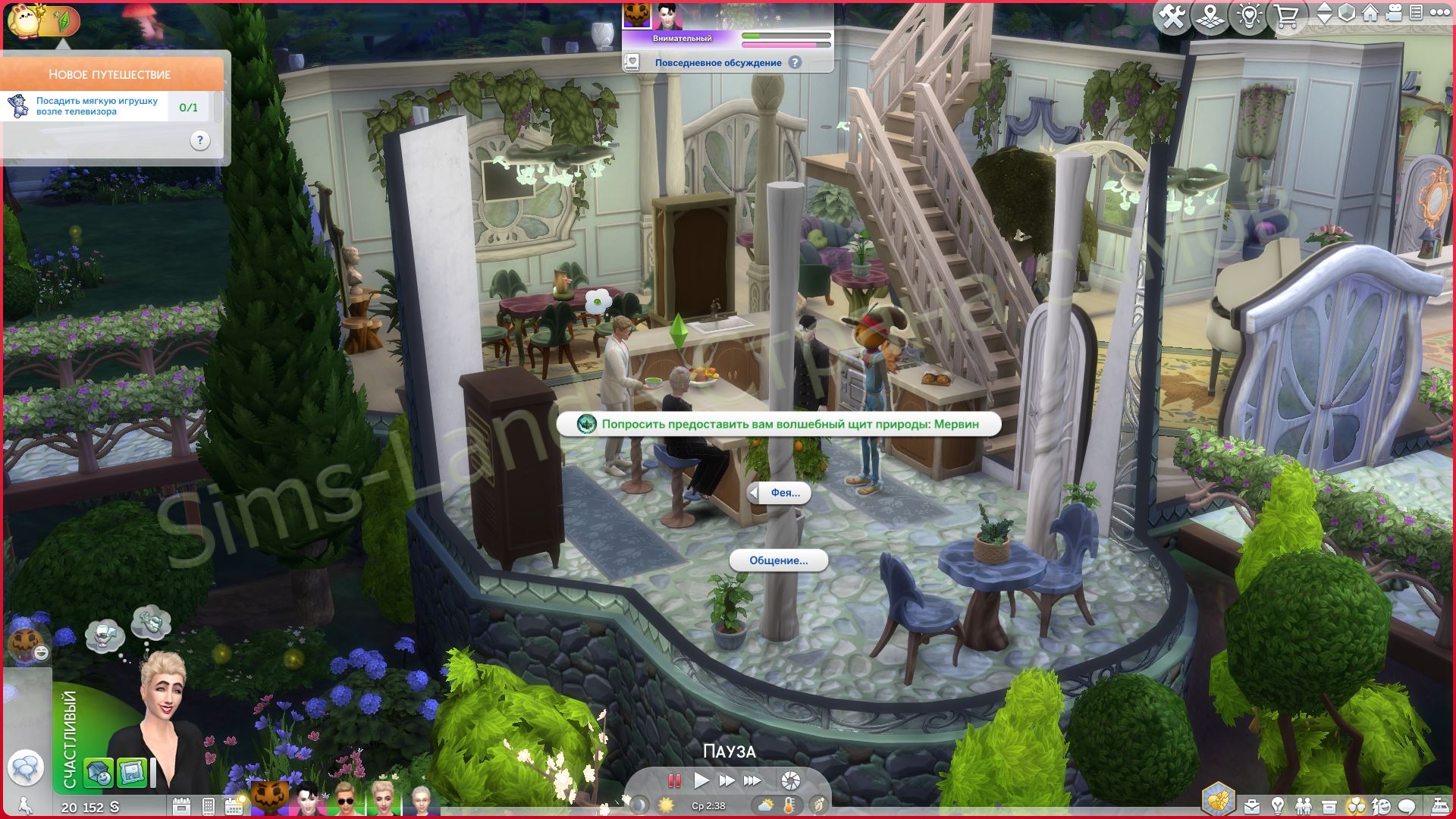Image resolution: width=1456 pixels, height=819 pixels.
Task: Click the question mark help button in the quest panel
Action: coord(199,140)
